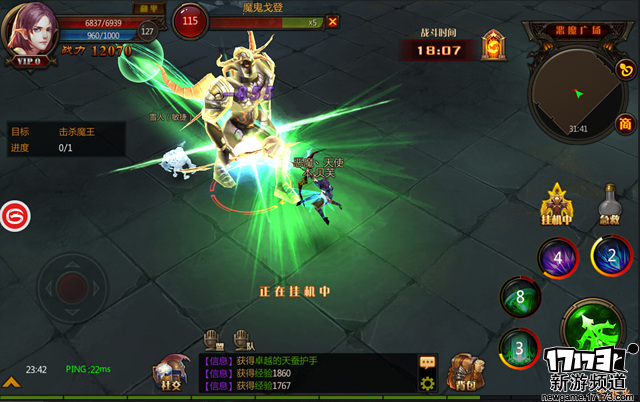Click the red G overlay icon
Viewport: 640px width, 402px height.
point(14,215)
